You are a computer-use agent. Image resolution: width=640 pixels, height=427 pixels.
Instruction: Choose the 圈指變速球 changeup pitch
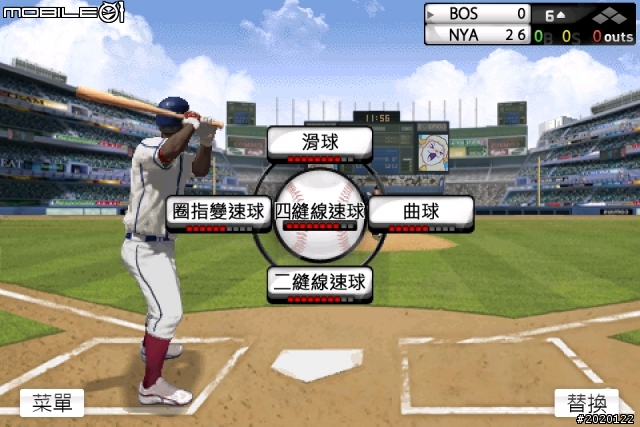(218, 213)
